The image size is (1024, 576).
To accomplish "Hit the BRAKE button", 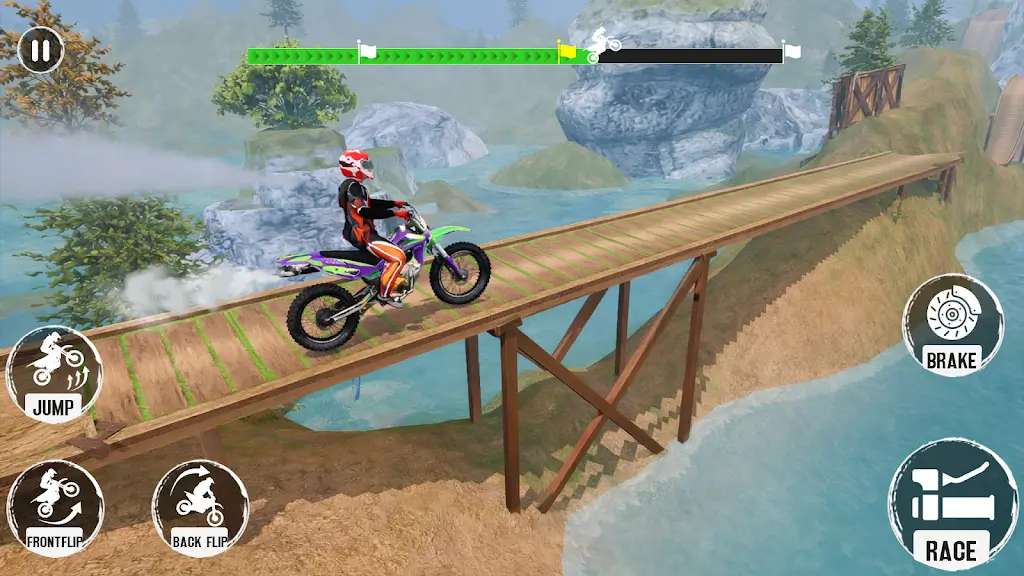I will point(952,325).
